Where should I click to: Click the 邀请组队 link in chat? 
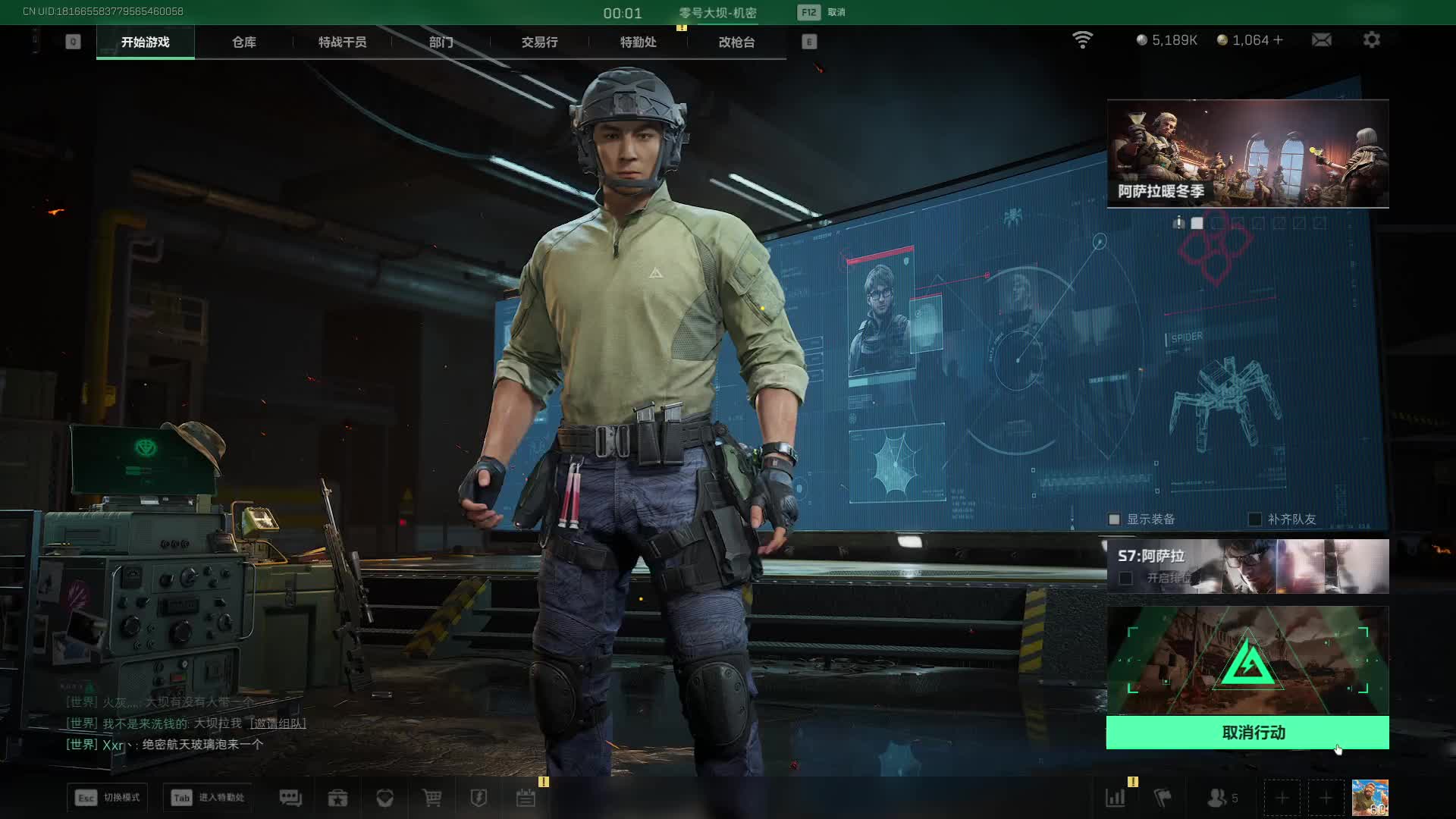279,723
